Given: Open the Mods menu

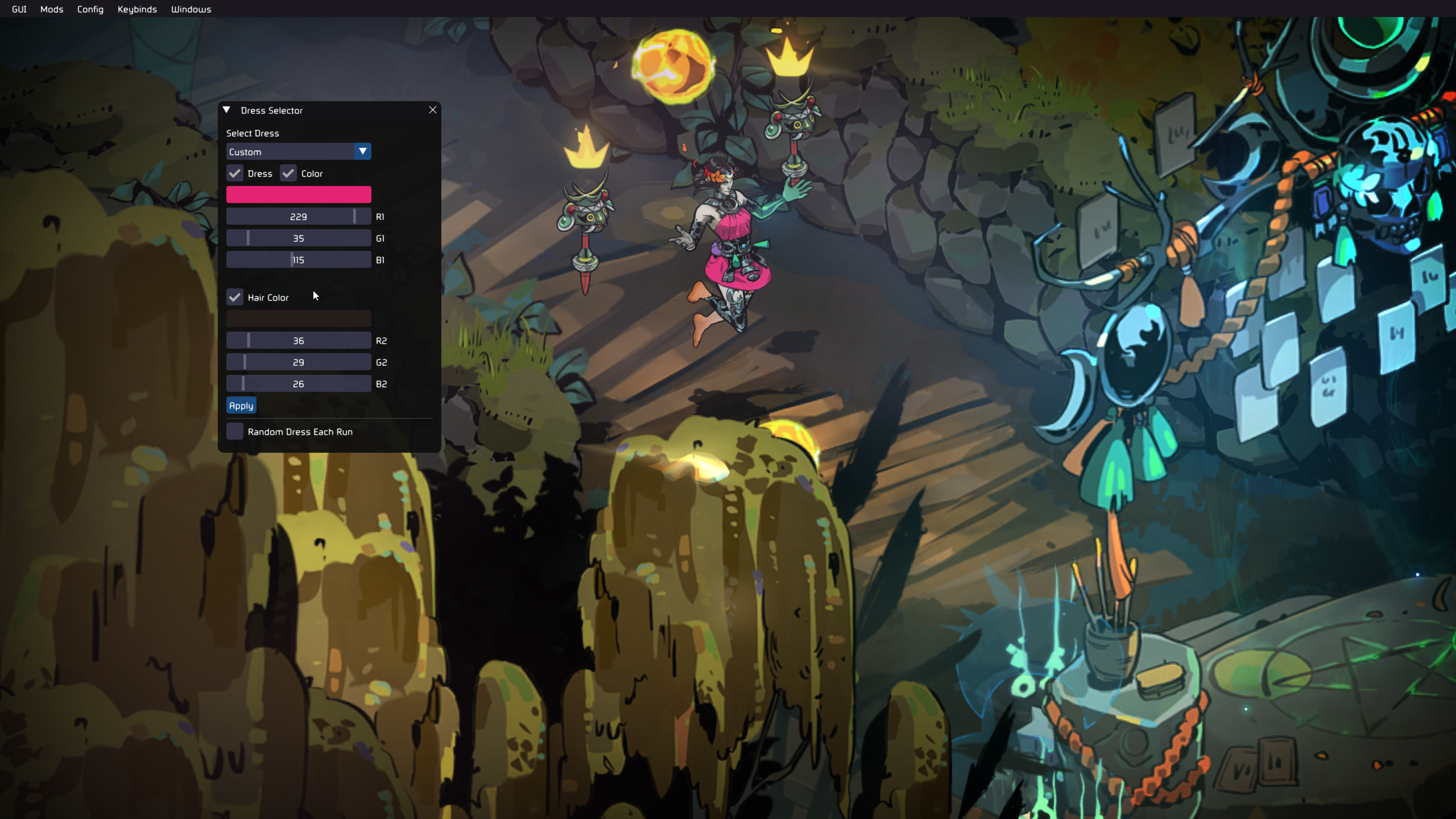Looking at the screenshot, I should 52,9.
